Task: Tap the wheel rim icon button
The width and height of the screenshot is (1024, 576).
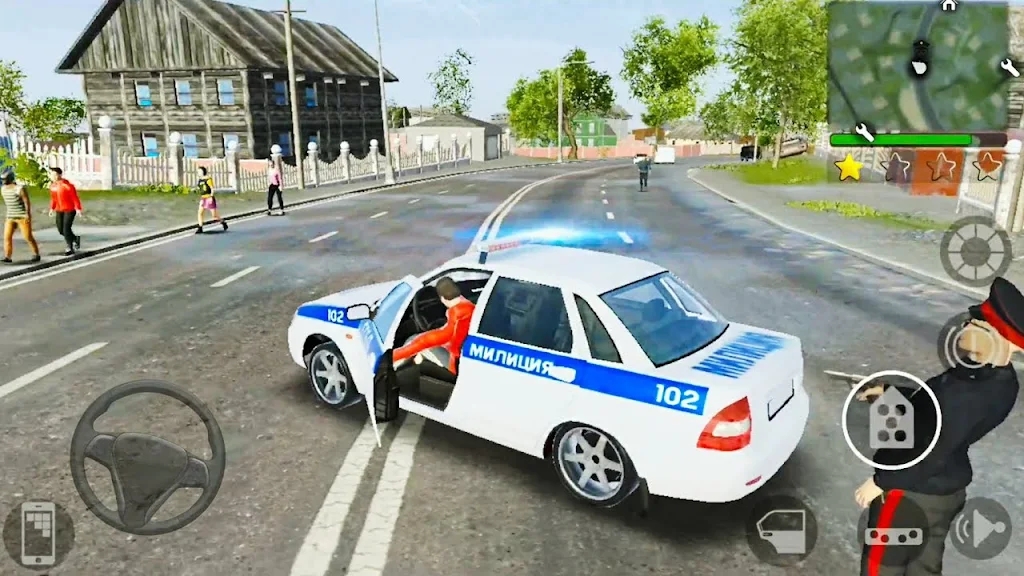Action: pos(975,250)
